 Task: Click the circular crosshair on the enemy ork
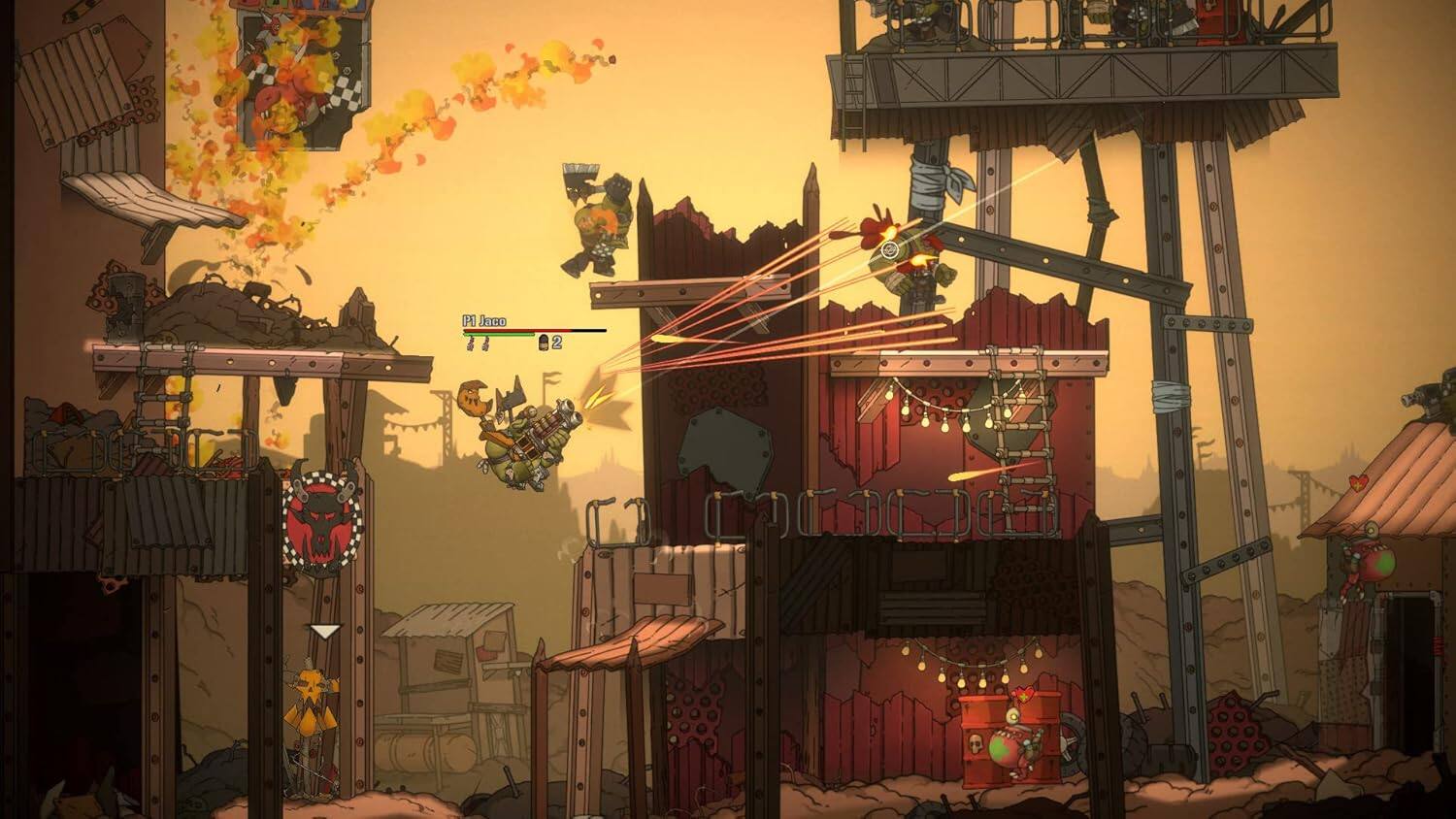pos(889,250)
